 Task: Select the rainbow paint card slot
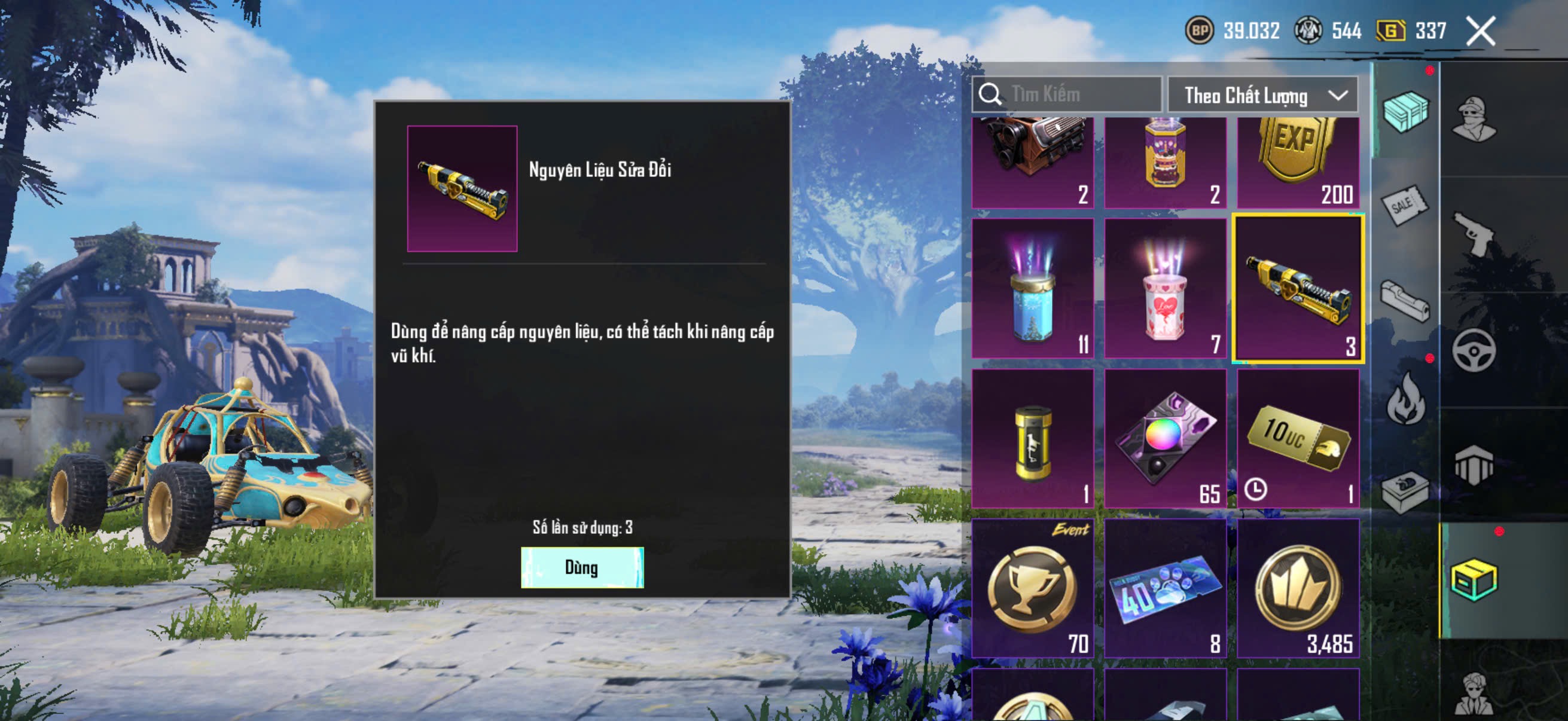click(x=1165, y=438)
